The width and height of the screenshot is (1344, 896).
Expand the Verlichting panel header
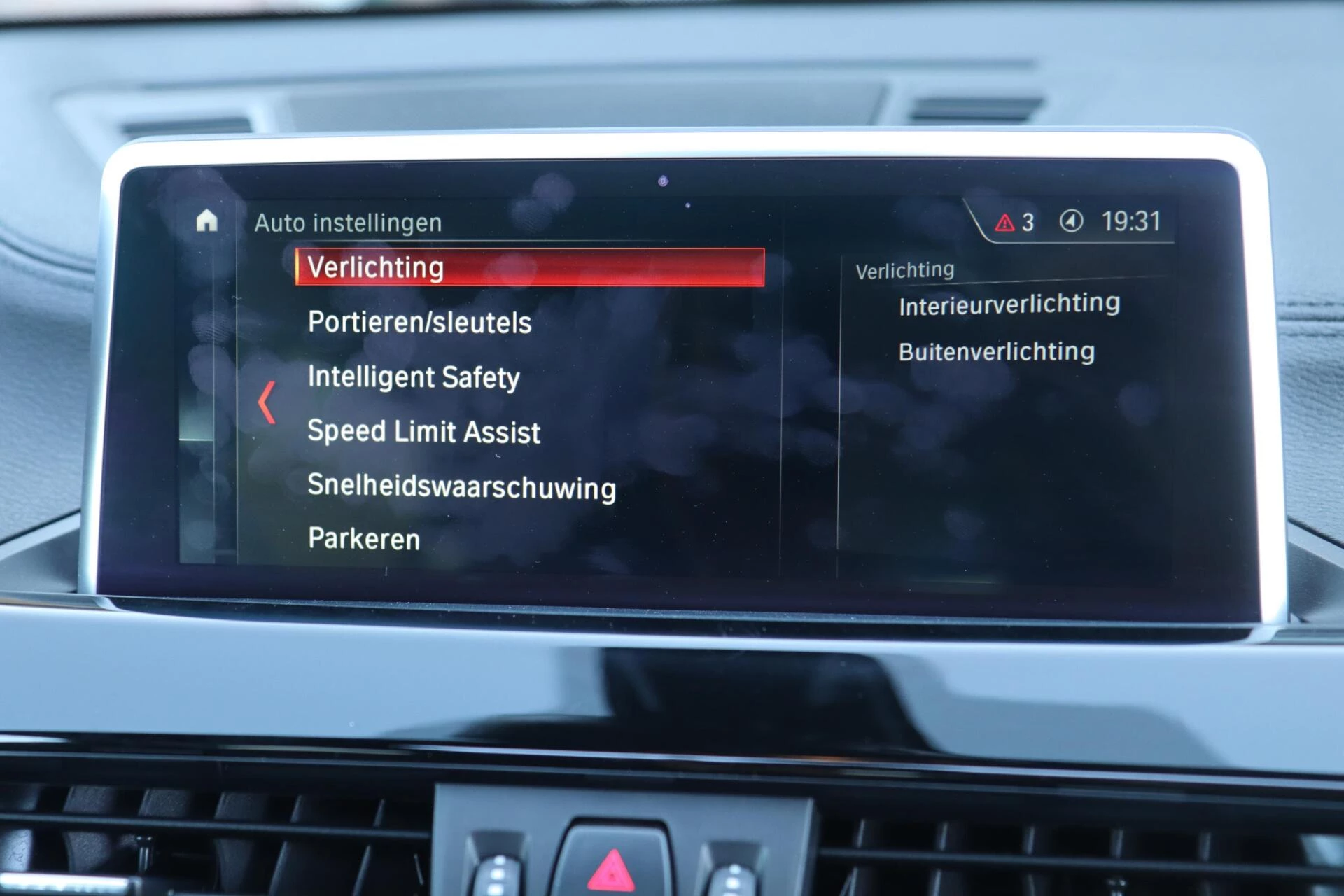pyautogui.click(x=904, y=269)
